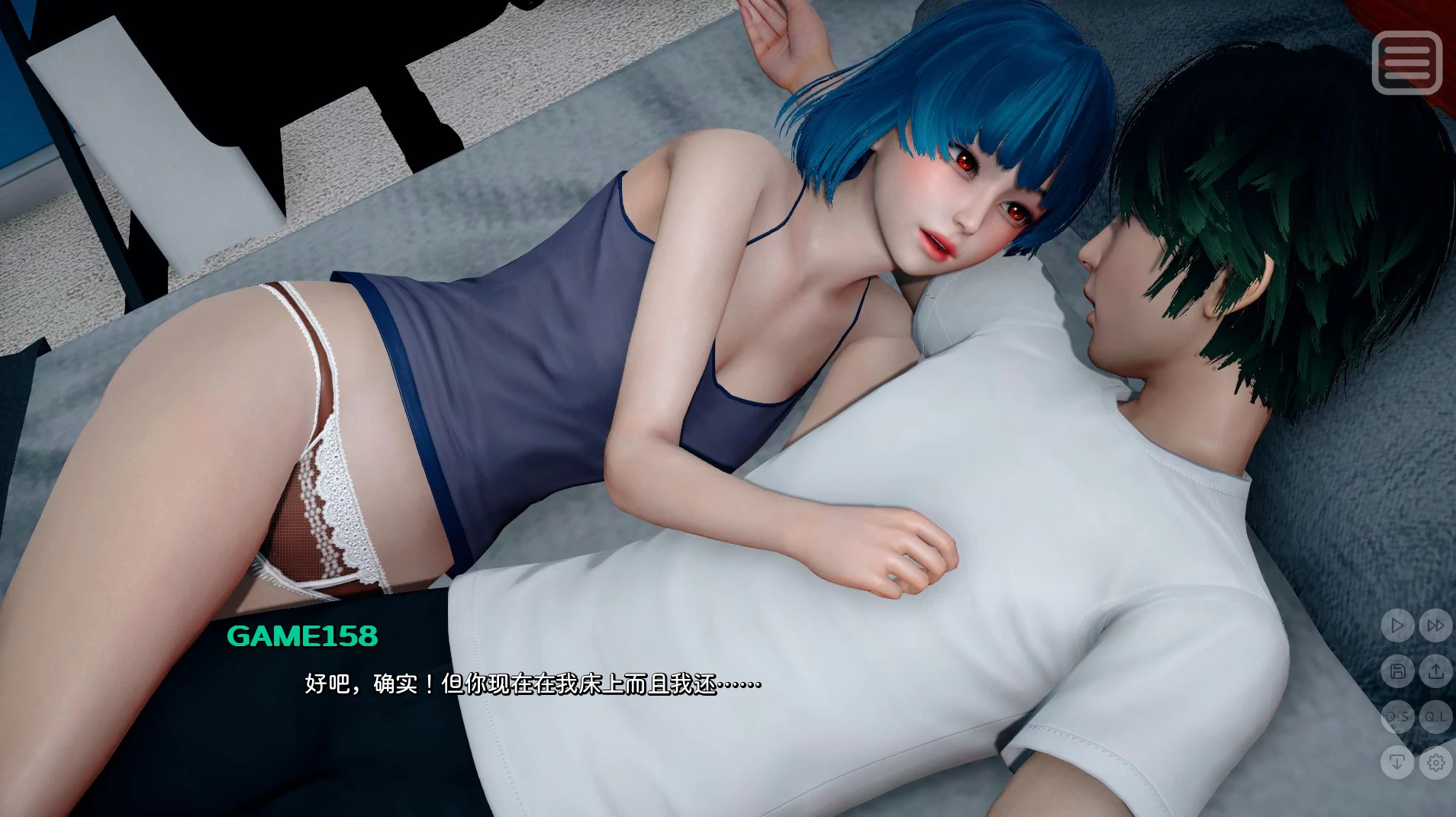Click the floppy-disk save icon
The image size is (1456, 817).
click(1398, 672)
